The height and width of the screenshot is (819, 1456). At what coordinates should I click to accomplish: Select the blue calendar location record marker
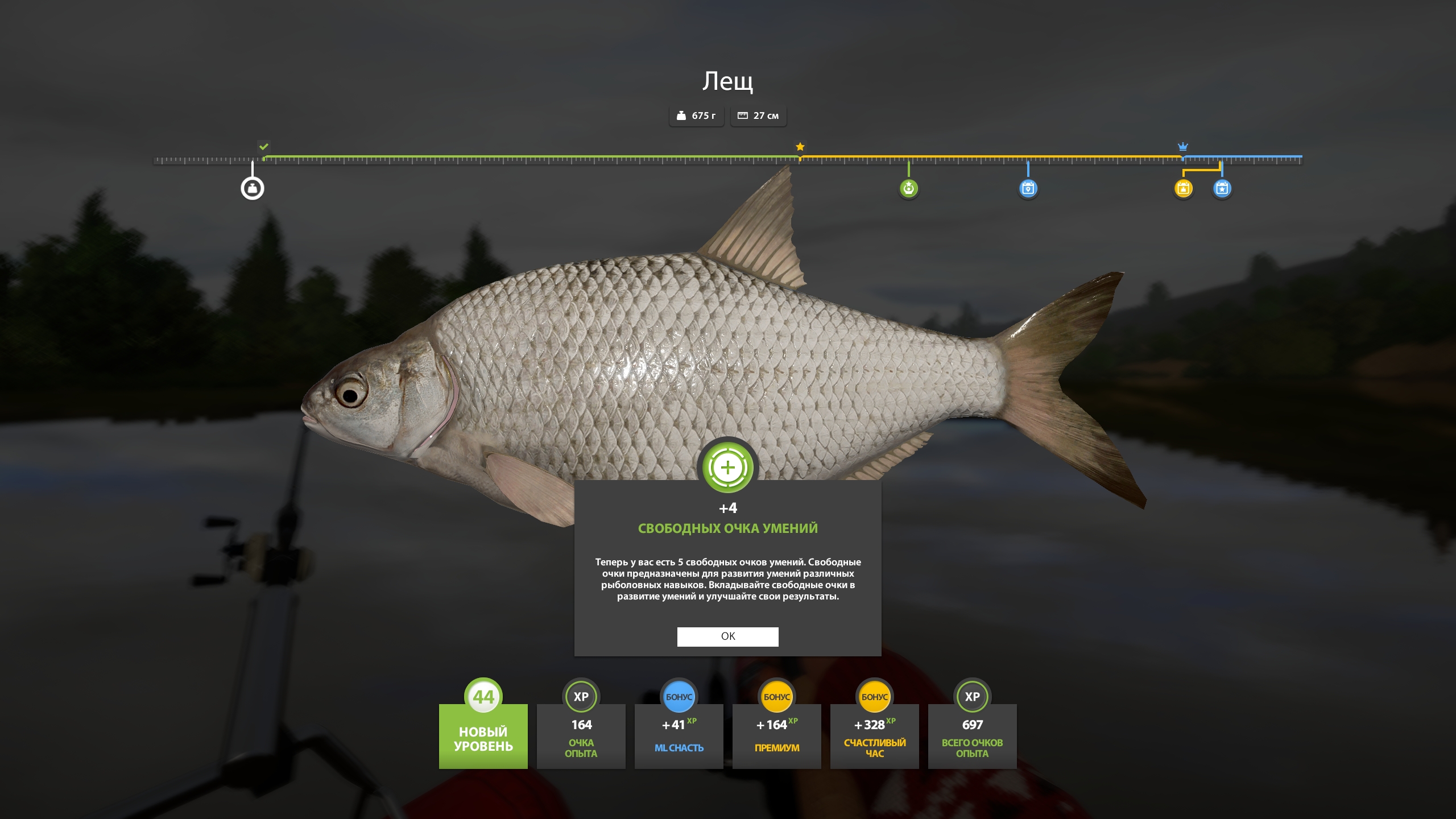pyautogui.click(x=1028, y=188)
